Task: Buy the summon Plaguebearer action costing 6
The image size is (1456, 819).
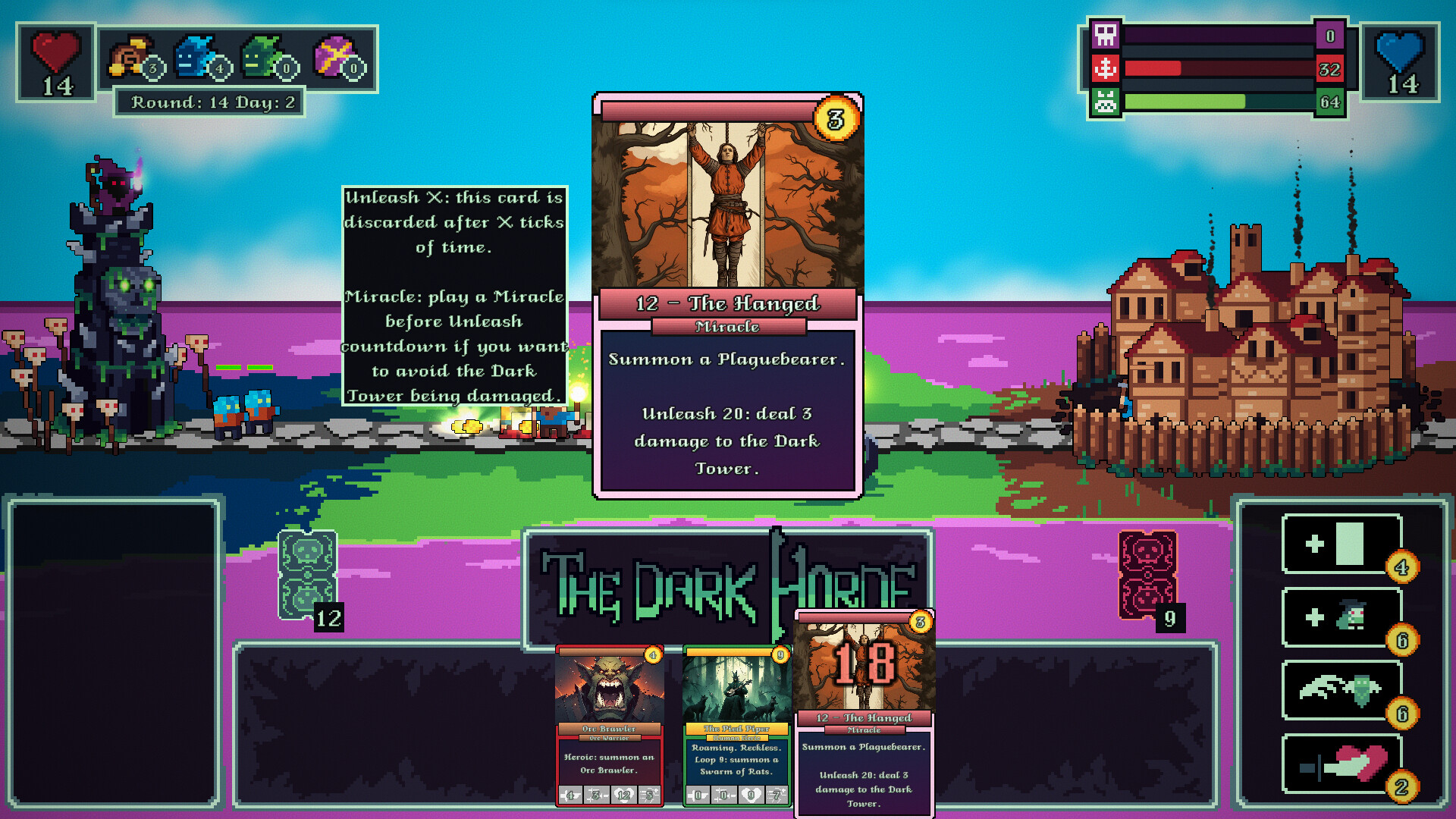Action: [x=1341, y=618]
